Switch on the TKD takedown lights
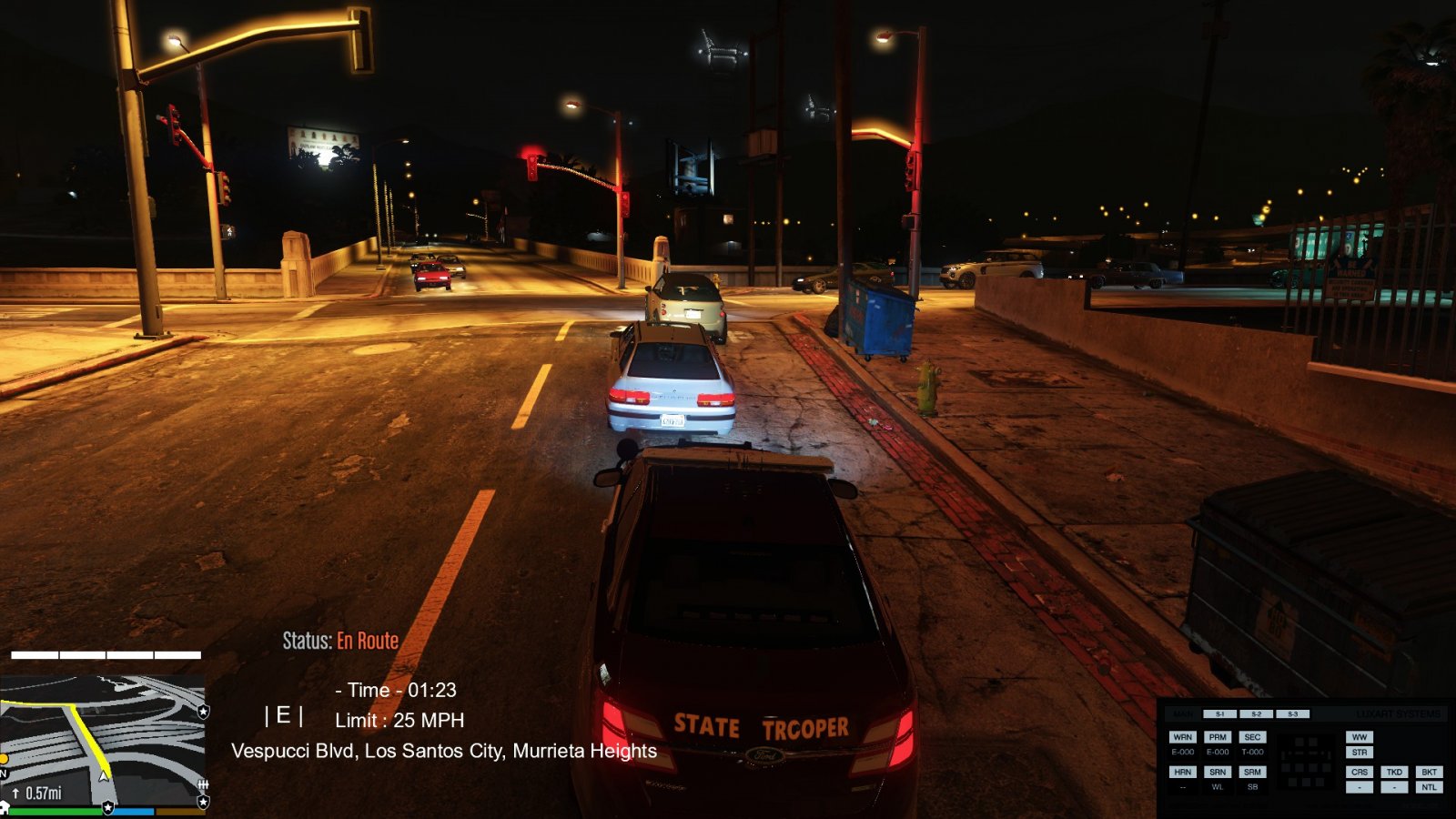1456x819 pixels. [1394, 772]
